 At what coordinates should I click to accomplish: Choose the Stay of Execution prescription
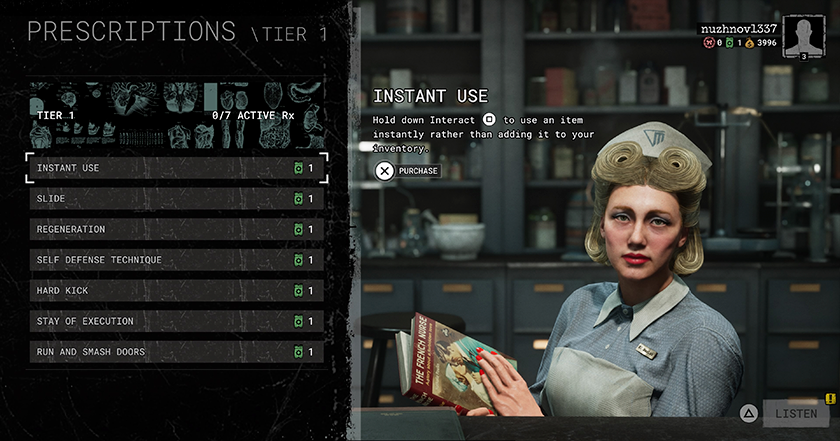point(176,321)
